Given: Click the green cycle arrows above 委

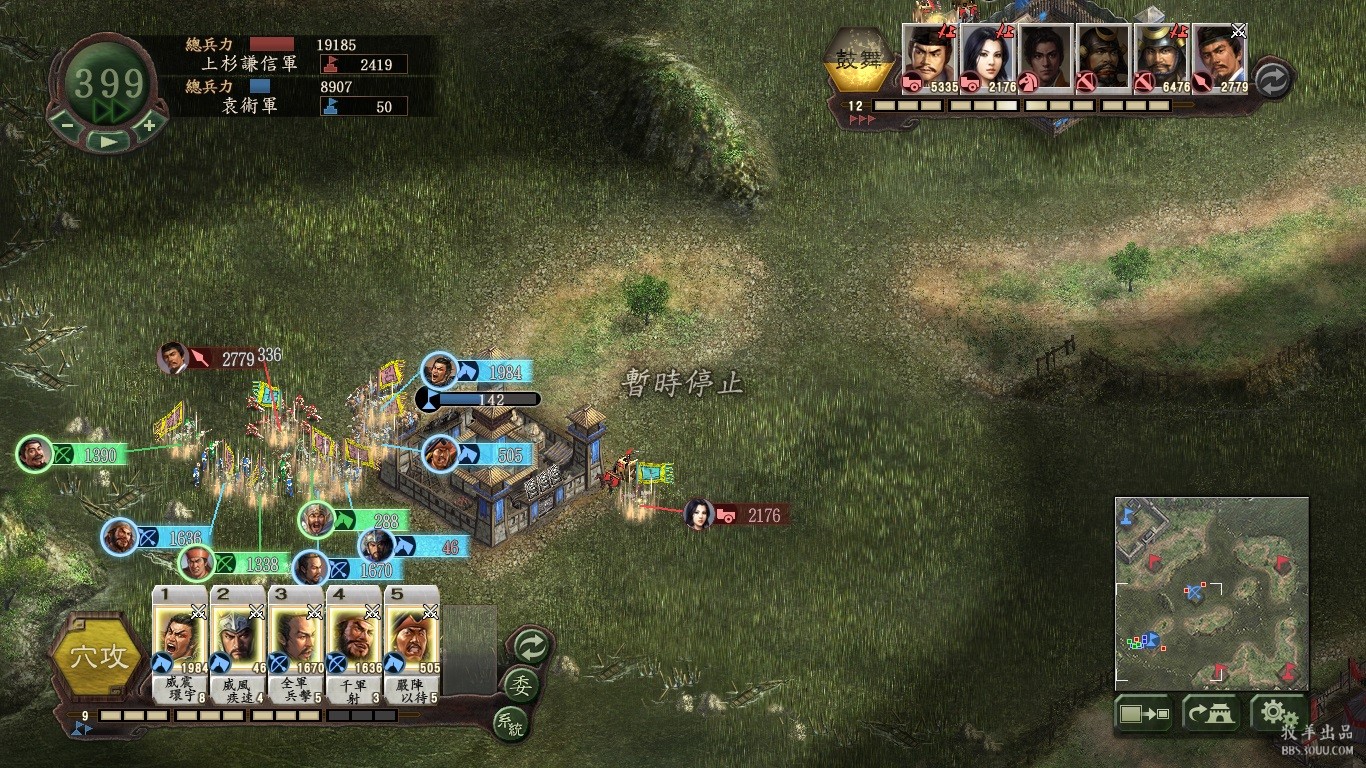Looking at the screenshot, I should point(530,646).
